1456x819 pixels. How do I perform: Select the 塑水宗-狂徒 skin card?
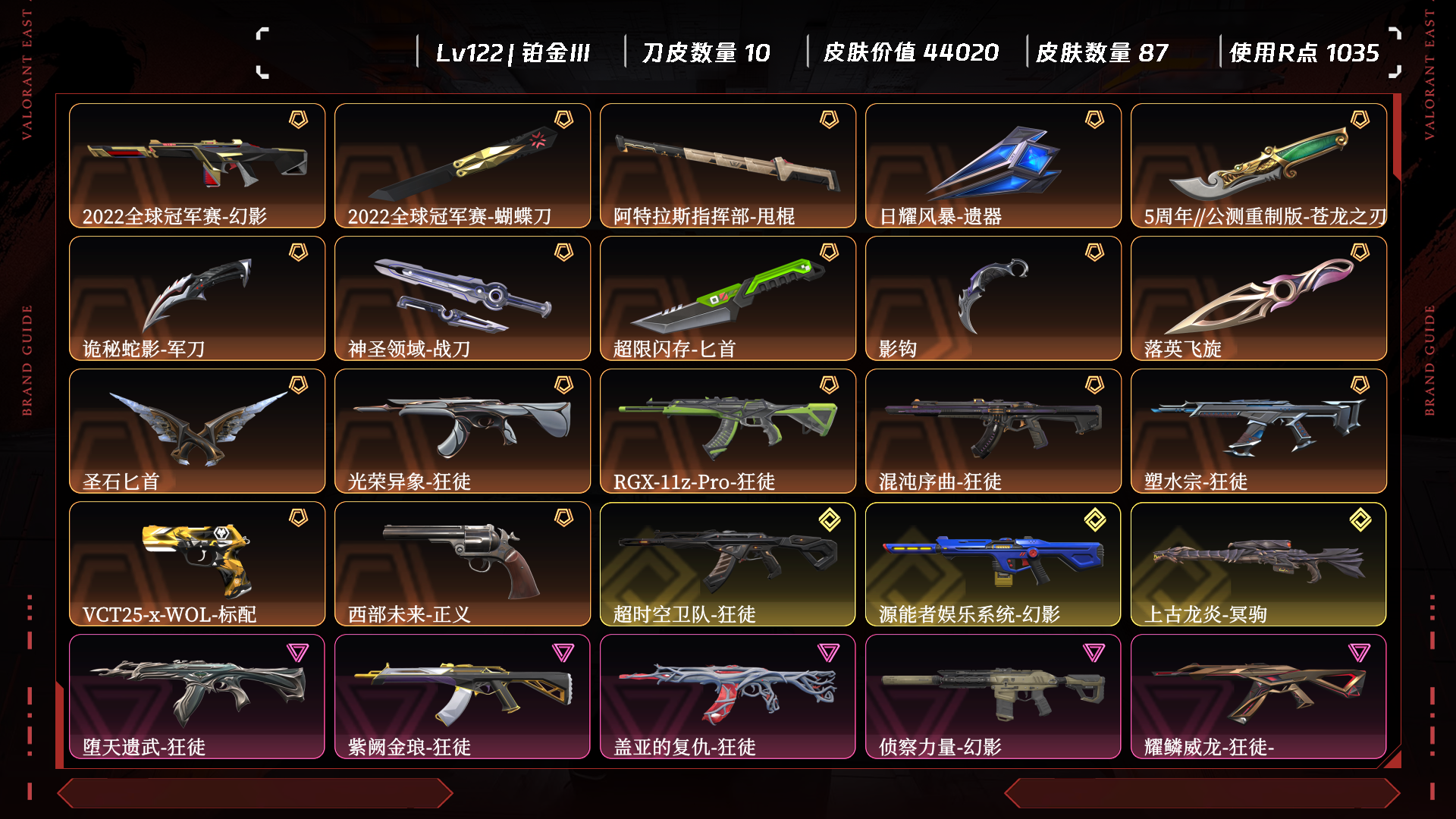(x=1259, y=431)
